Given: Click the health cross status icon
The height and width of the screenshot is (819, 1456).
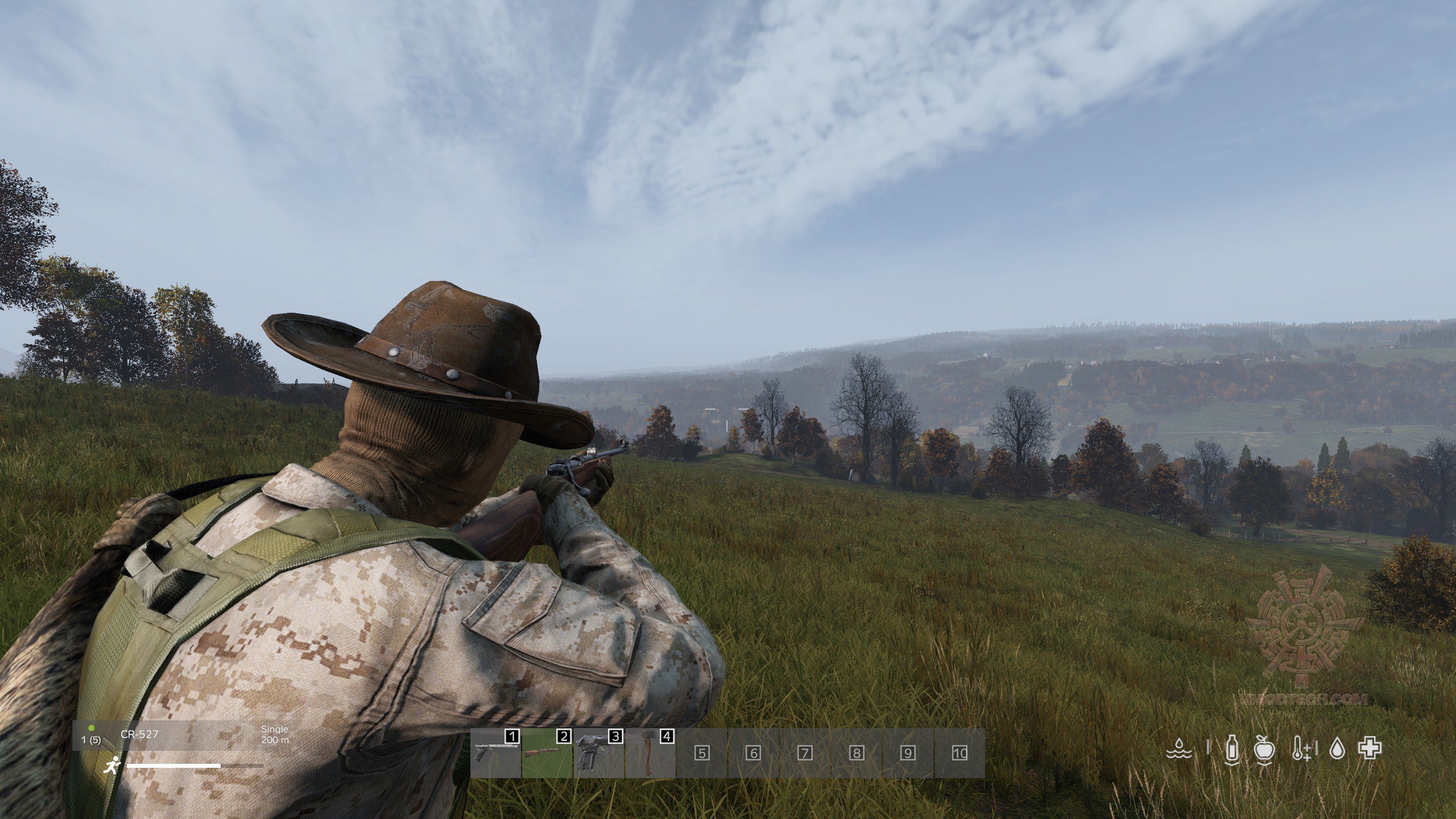Looking at the screenshot, I should (x=1370, y=748).
